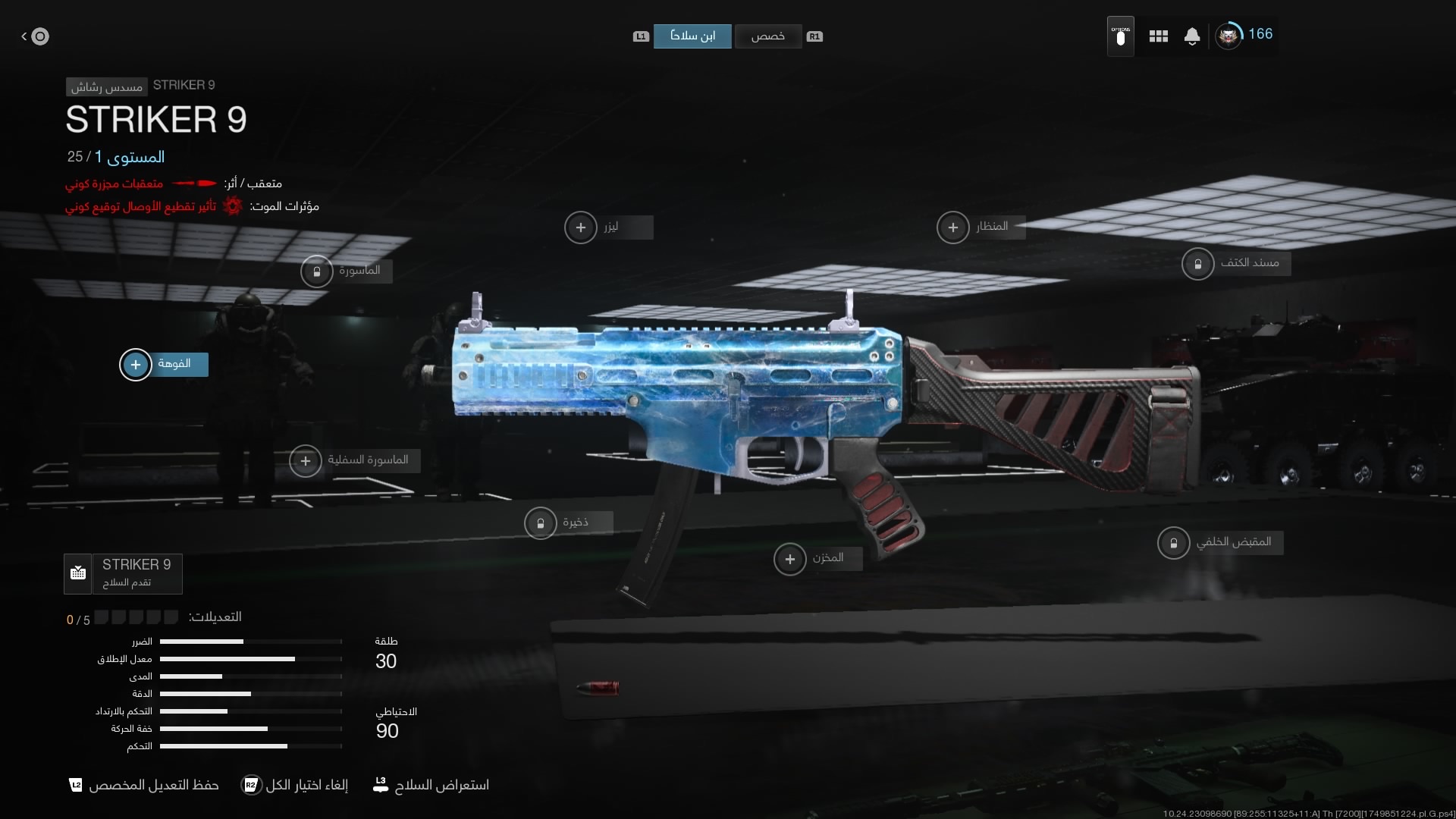Click إلغاء اختيار الكل deselect all
The width and height of the screenshot is (1456, 819).
[x=295, y=785]
